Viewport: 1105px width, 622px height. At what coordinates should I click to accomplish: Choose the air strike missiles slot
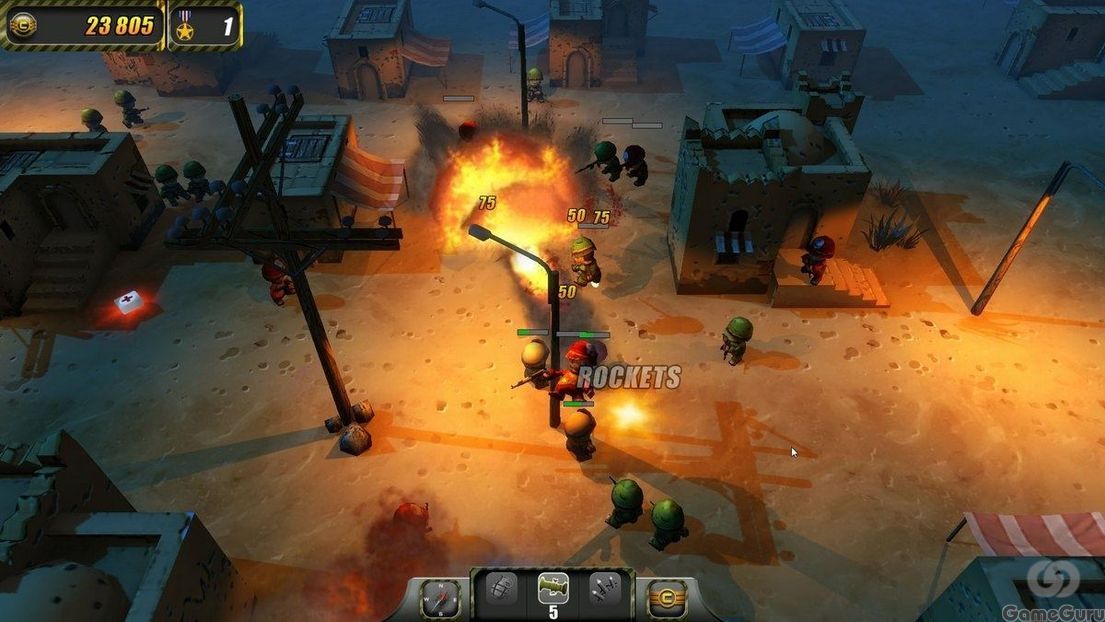(604, 590)
